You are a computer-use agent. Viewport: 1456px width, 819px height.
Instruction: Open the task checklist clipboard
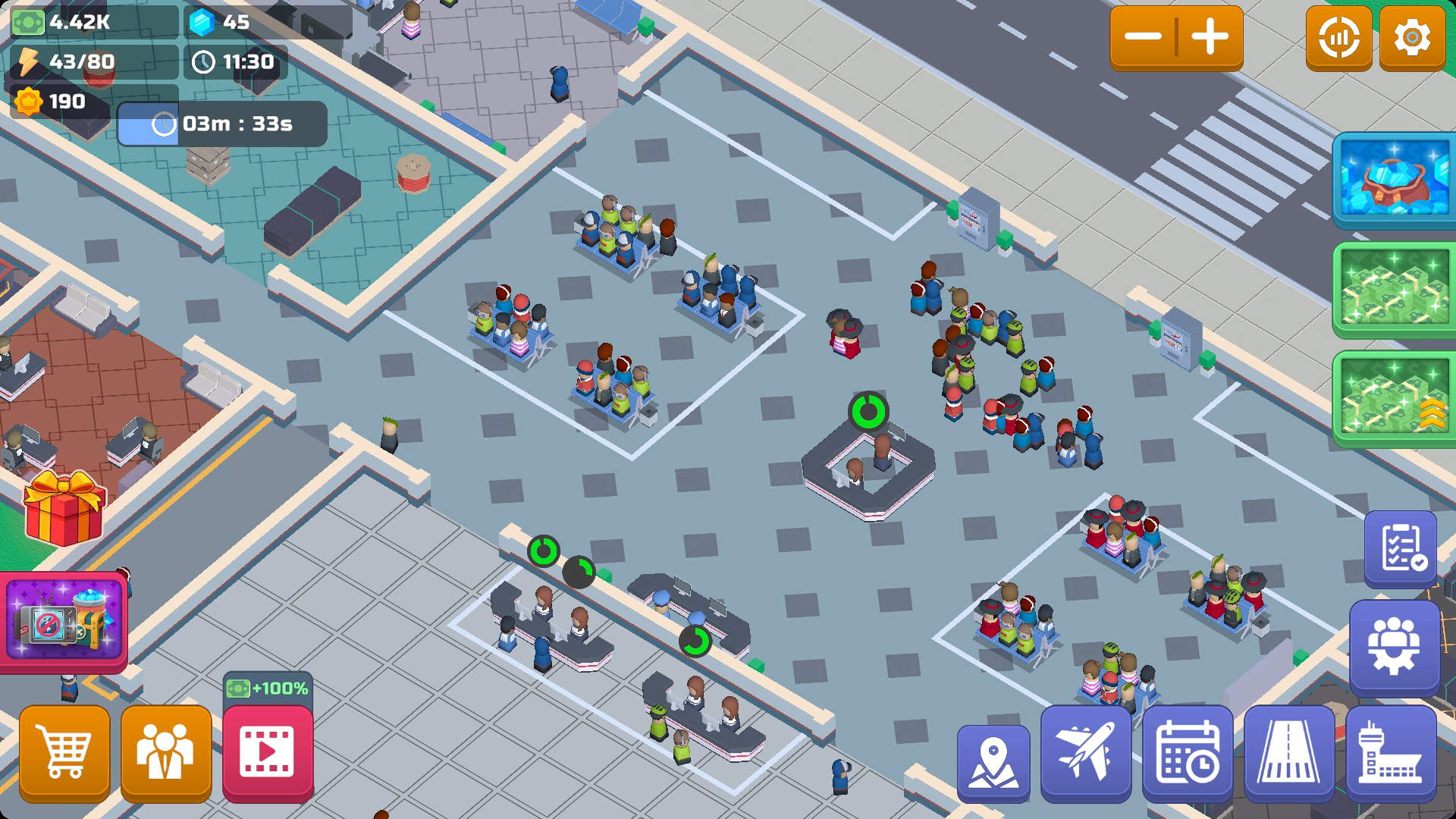[1401, 548]
